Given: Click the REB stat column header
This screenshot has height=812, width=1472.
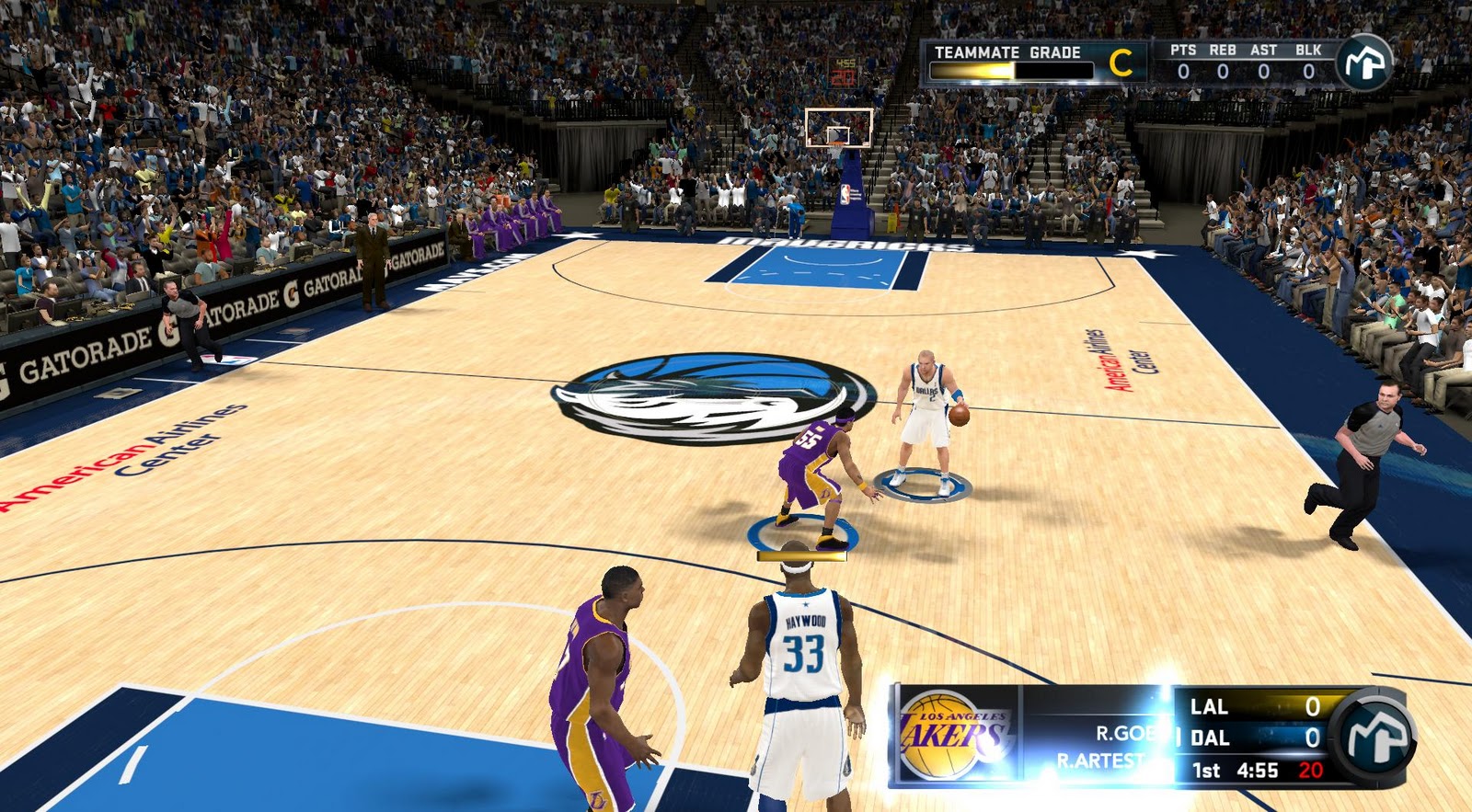Looking at the screenshot, I should 1223,51.
